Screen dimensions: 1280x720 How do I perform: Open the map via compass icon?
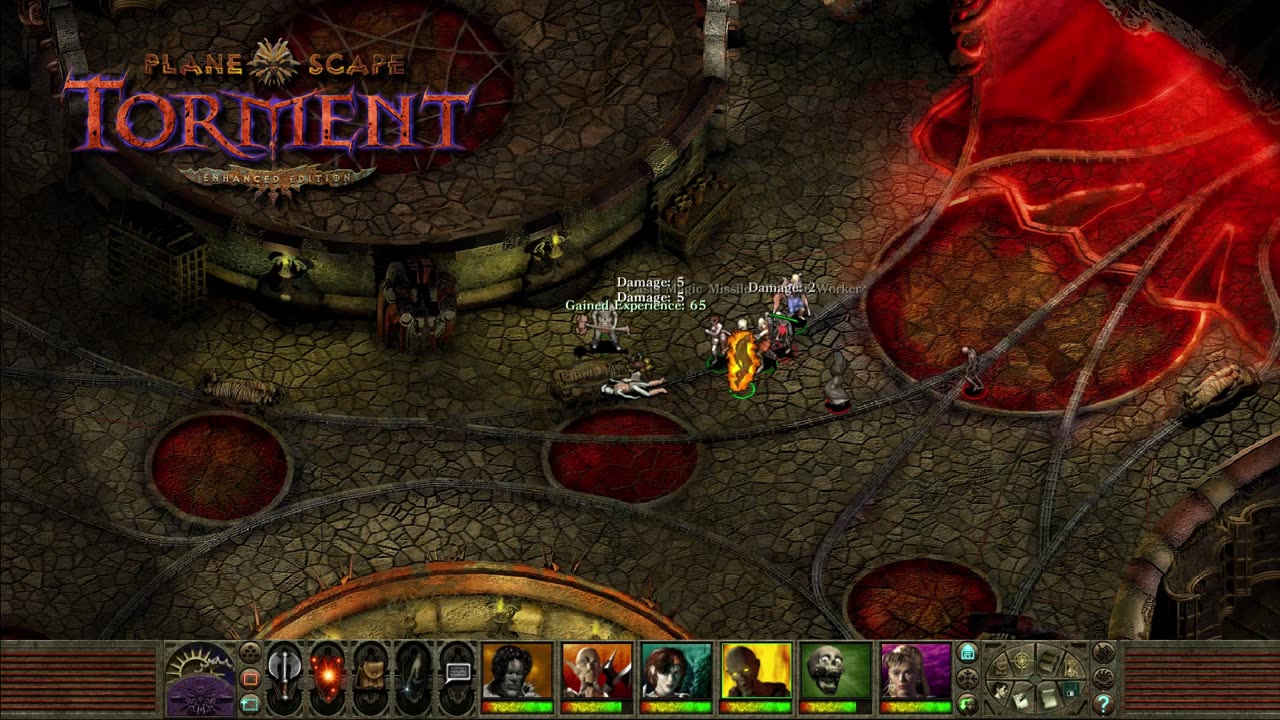pyautogui.click(x=1021, y=661)
